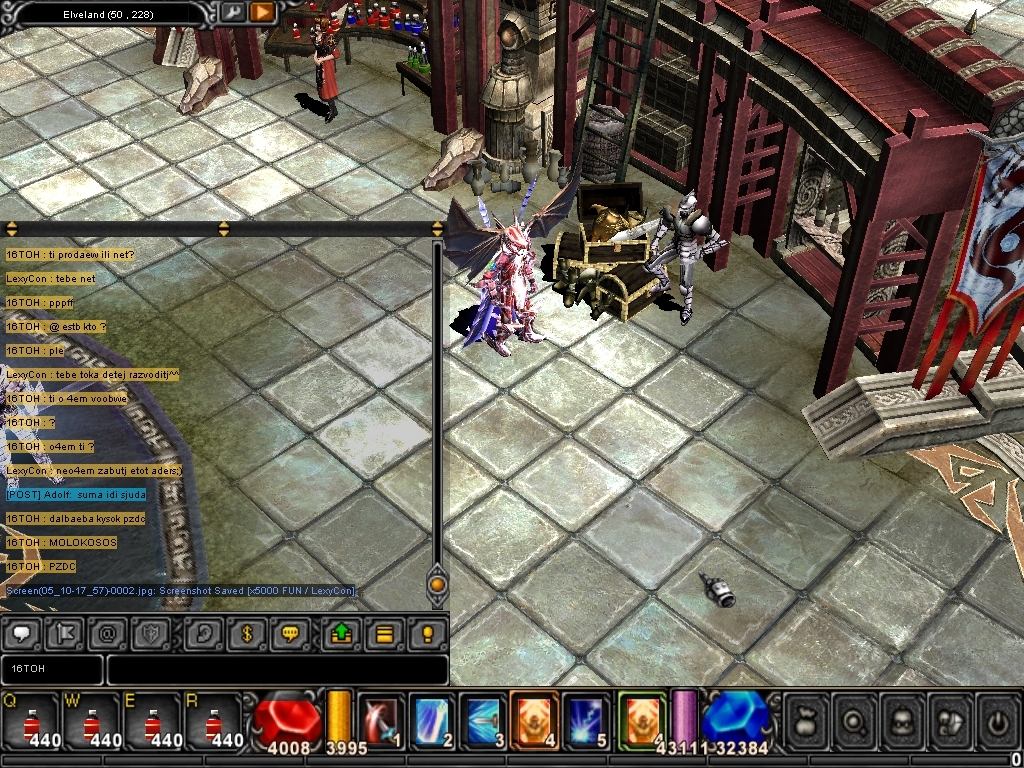Use the Q slot red potion
The width and height of the screenshot is (1024, 768).
30,722
